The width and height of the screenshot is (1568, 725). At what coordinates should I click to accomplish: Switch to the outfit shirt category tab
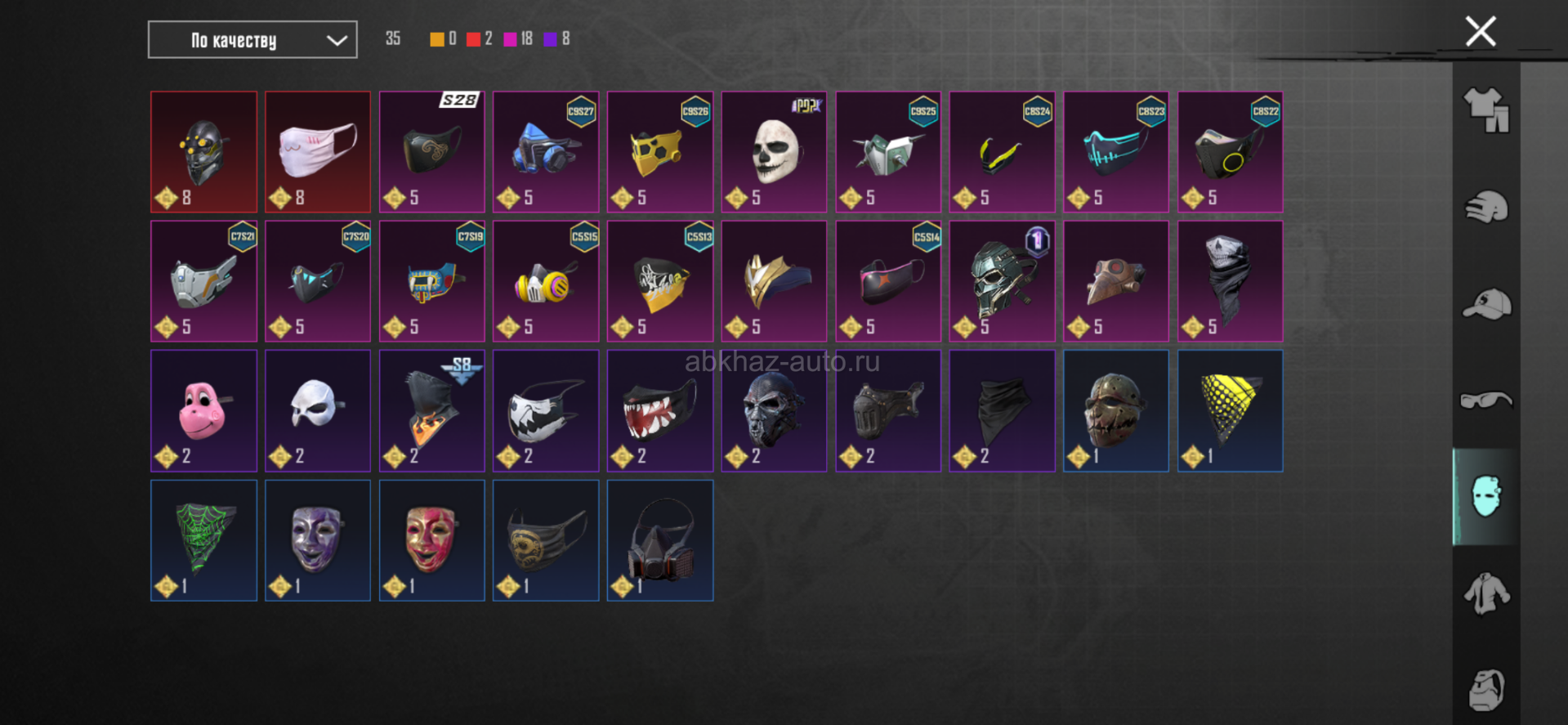point(1485,110)
